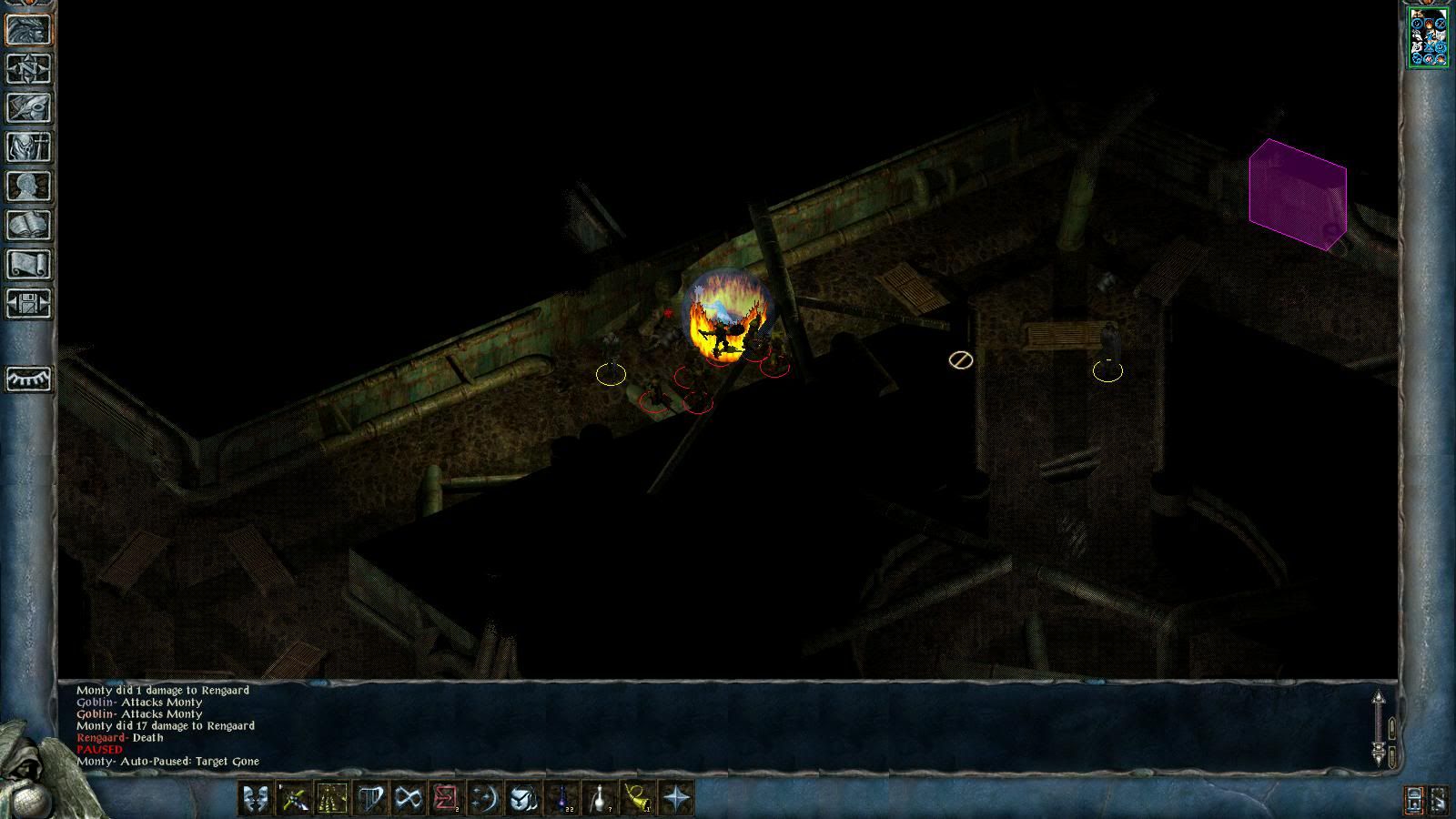Open special abilities with the star icon
The width and height of the screenshot is (1456, 819).
[676, 799]
